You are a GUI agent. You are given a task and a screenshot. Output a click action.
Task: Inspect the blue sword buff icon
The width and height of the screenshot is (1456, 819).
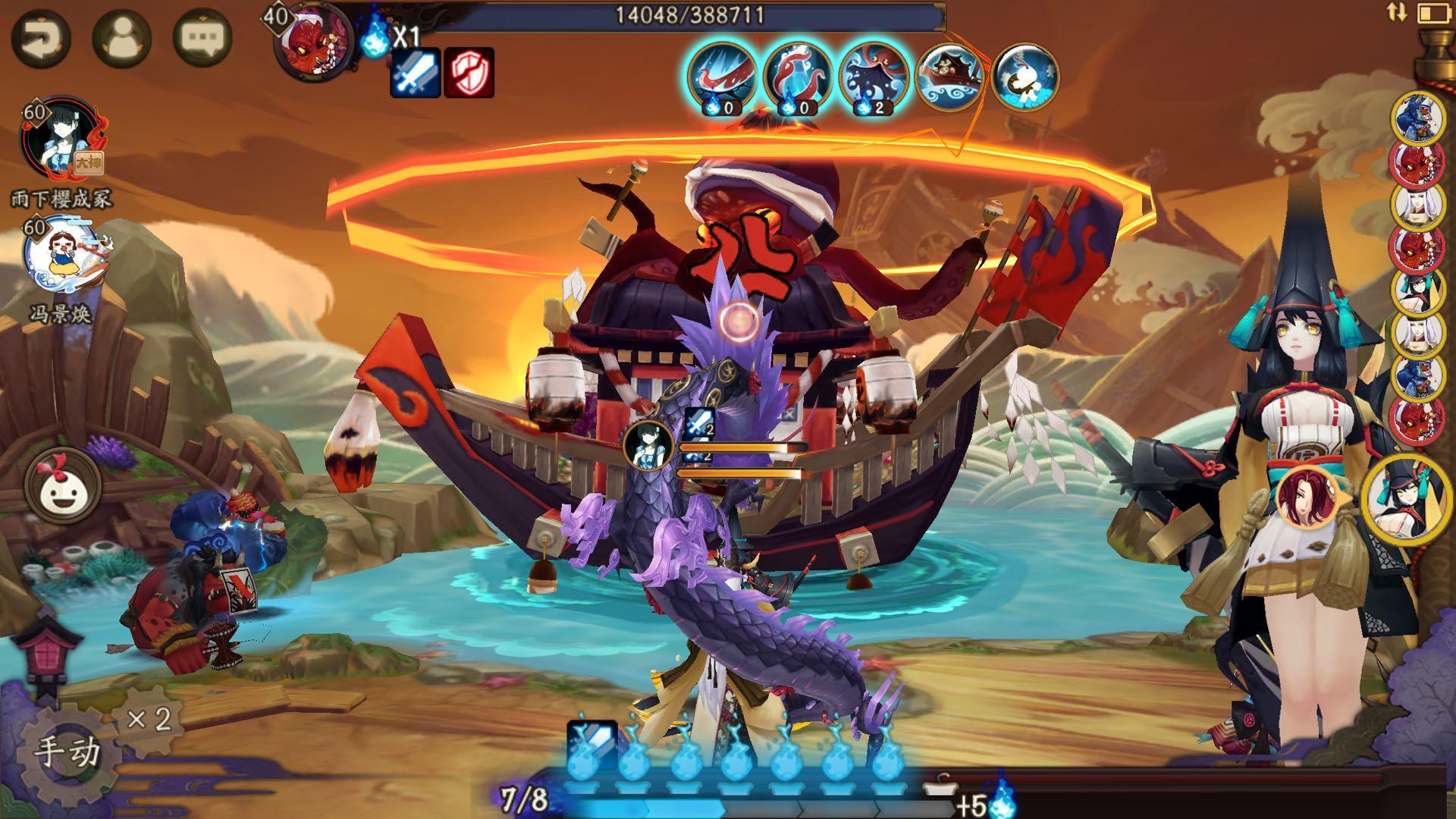coord(416,72)
